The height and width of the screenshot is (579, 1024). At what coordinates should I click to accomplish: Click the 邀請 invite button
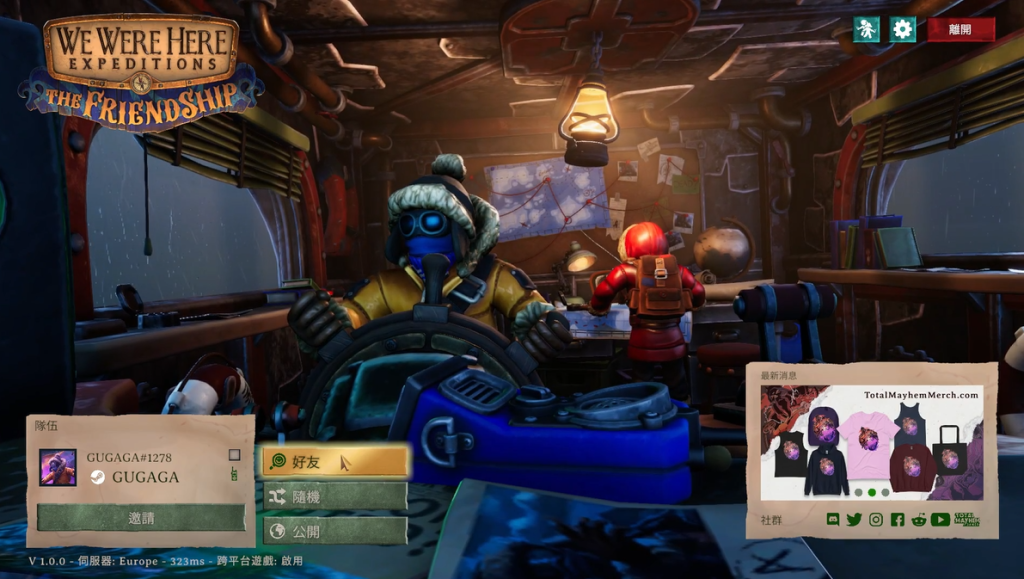click(141, 518)
